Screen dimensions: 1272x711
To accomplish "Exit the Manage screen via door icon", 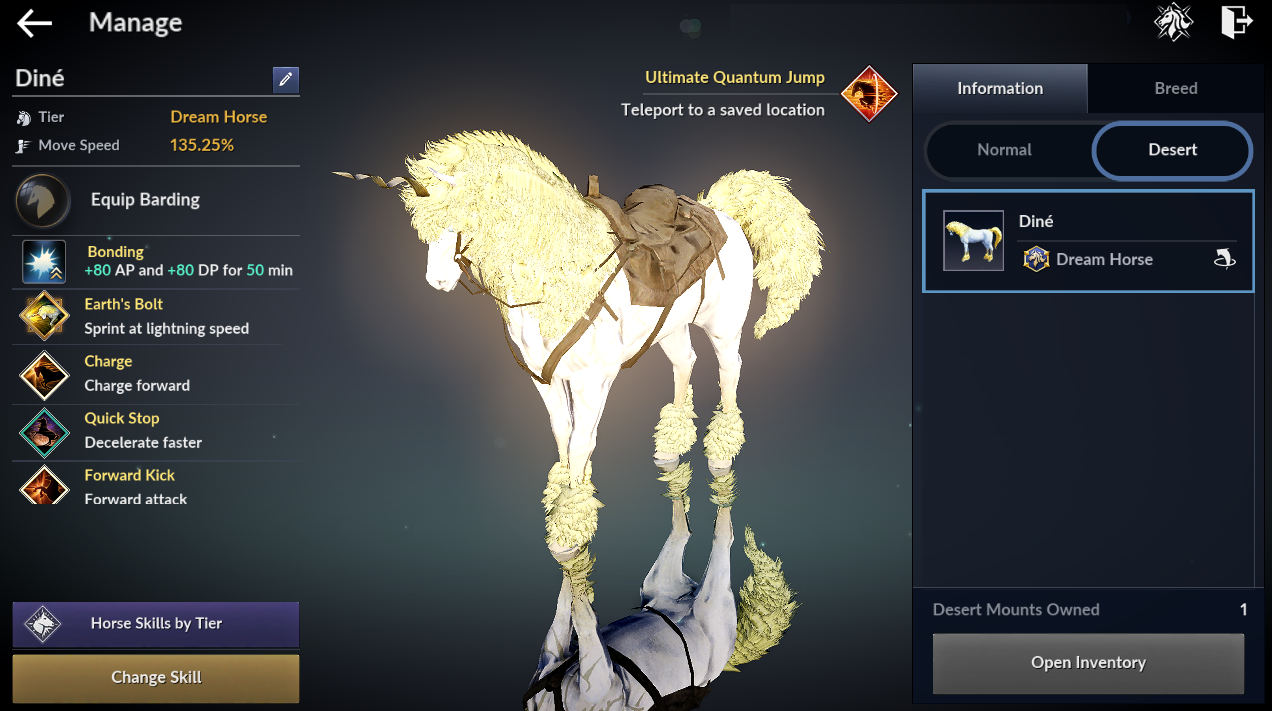I will coord(1237,22).
